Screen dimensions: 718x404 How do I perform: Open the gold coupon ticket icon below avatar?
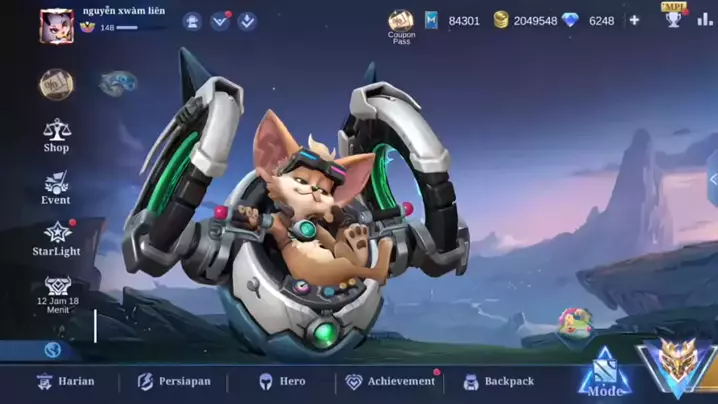tap(56, 83)
